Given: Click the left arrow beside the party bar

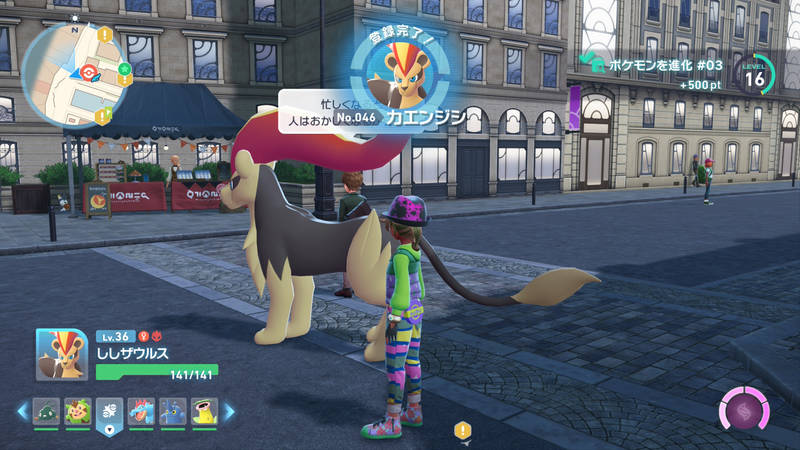Looking at the screenshot, I should pos(22,410).
